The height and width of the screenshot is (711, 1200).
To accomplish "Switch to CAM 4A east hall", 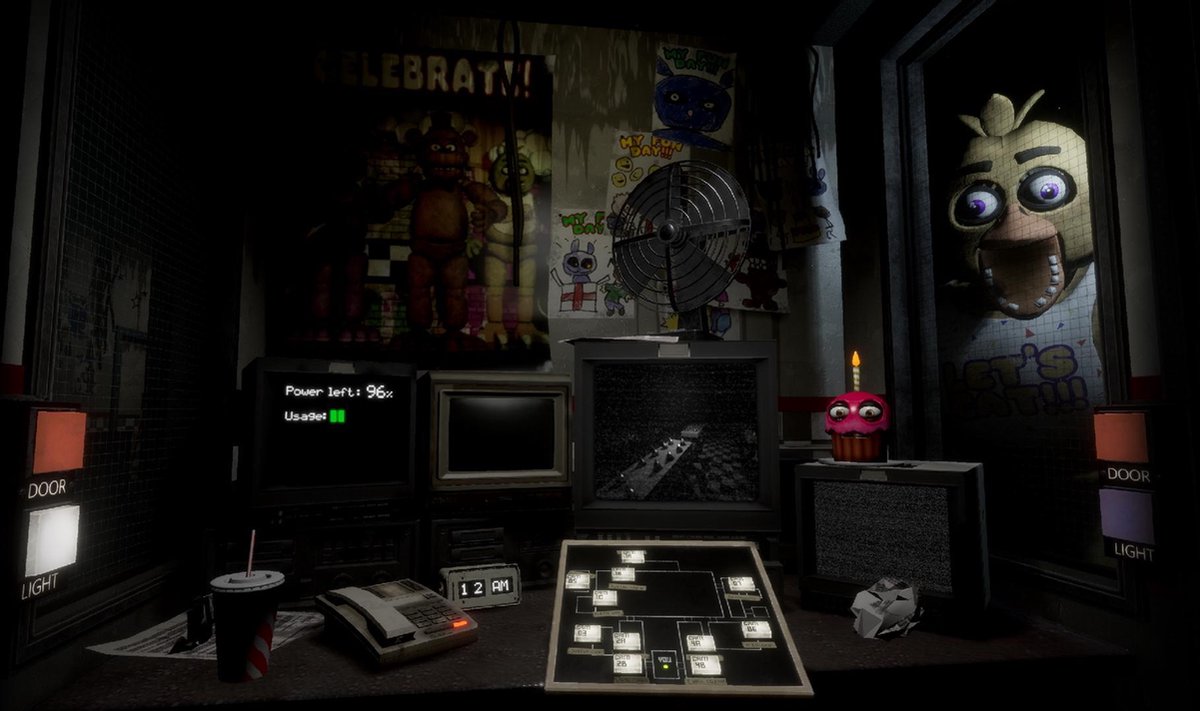I will pos(701,642).
